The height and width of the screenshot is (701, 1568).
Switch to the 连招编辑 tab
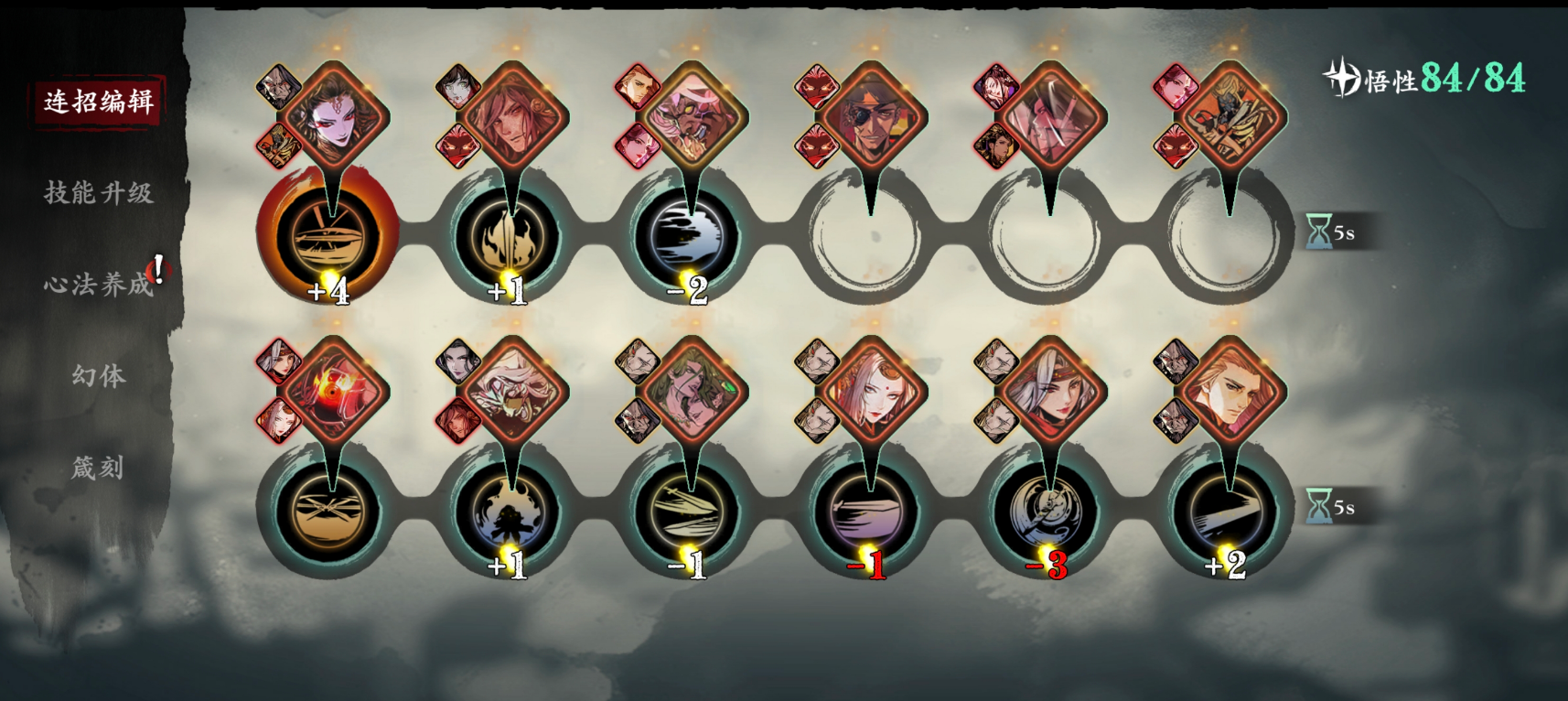pos(98,101)
